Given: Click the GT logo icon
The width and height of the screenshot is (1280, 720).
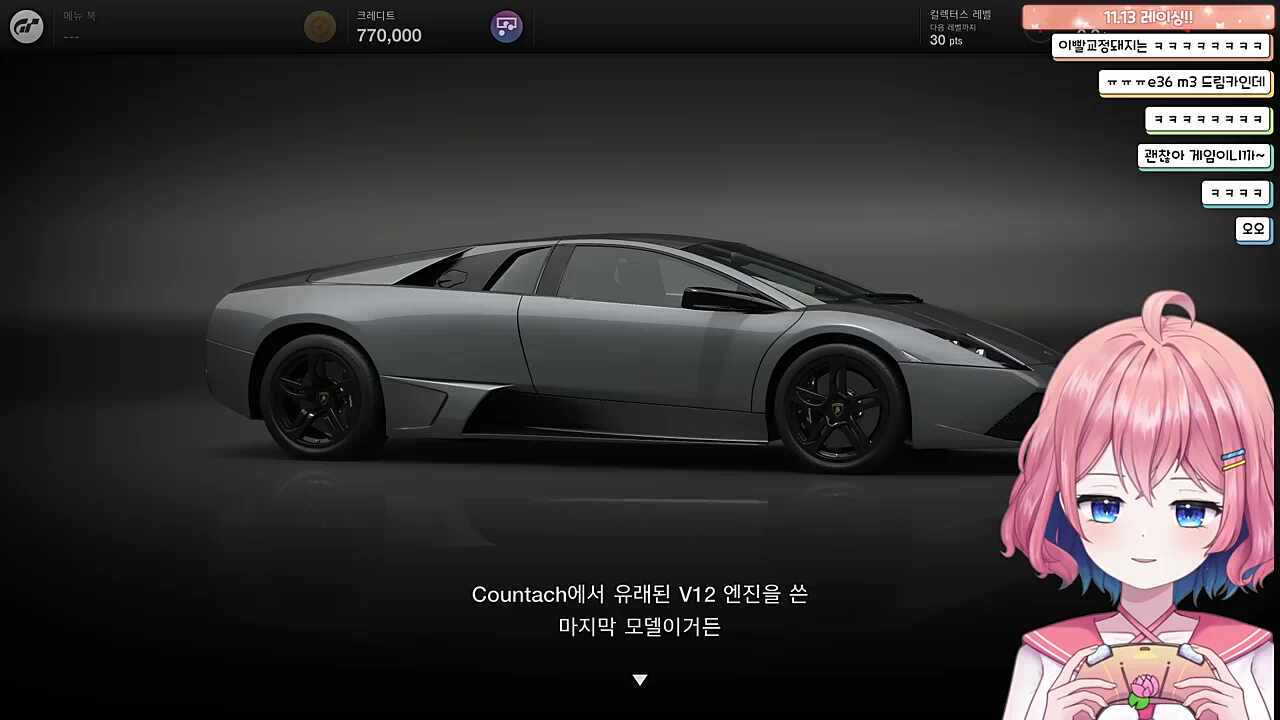Looking at the screenshot, I should click(25, 26).
